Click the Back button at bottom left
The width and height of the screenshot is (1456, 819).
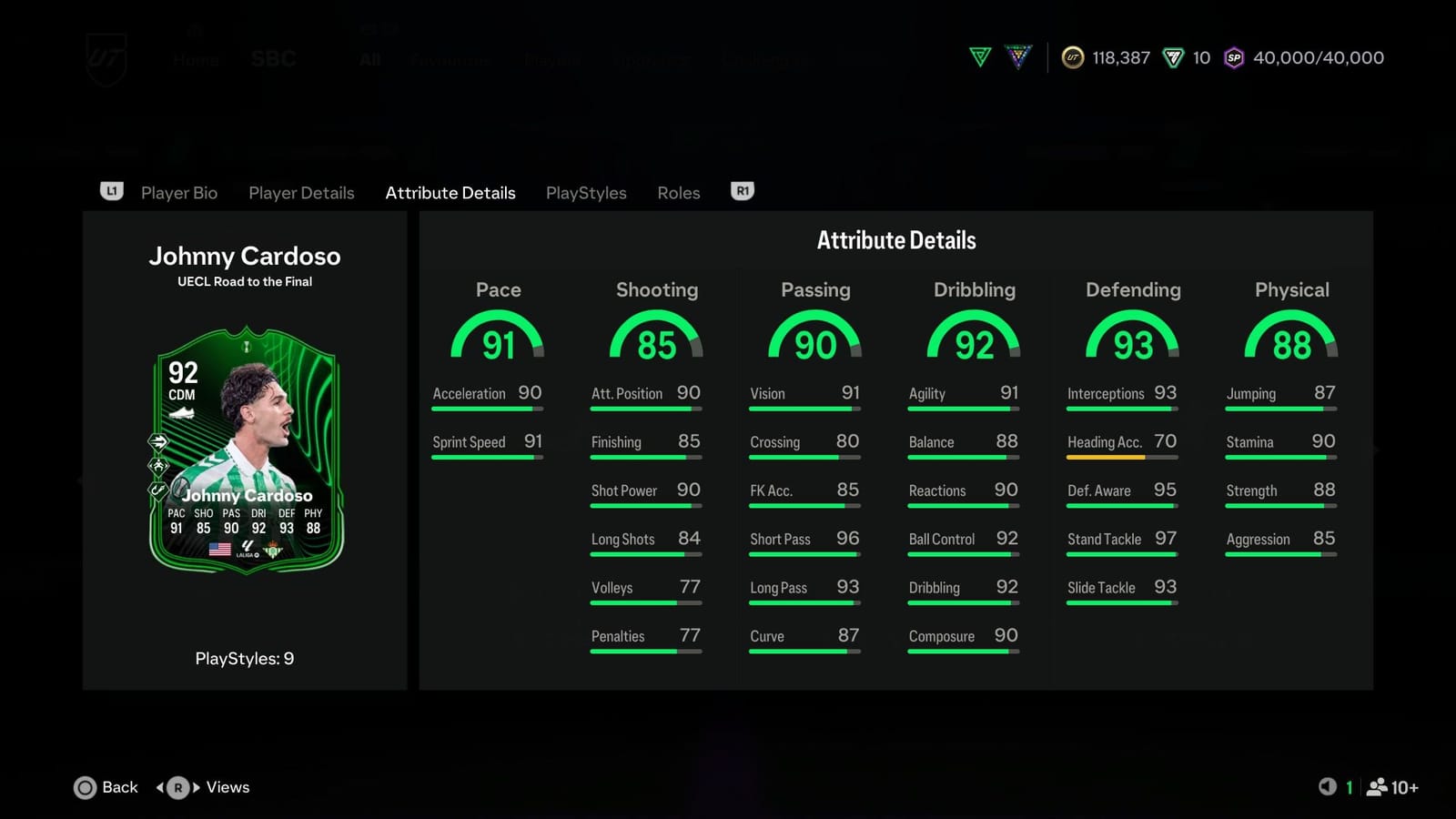106,787
